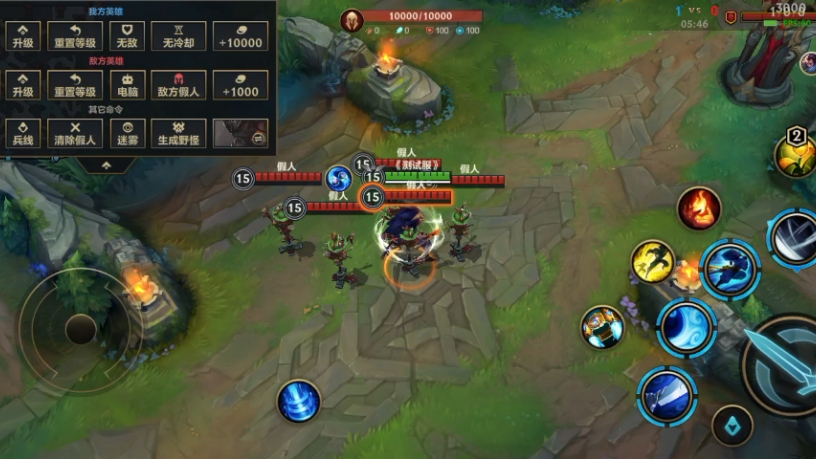
Task: Give the enemy gold with +1000
Action: pyautogui.click(x=241, y=84)
